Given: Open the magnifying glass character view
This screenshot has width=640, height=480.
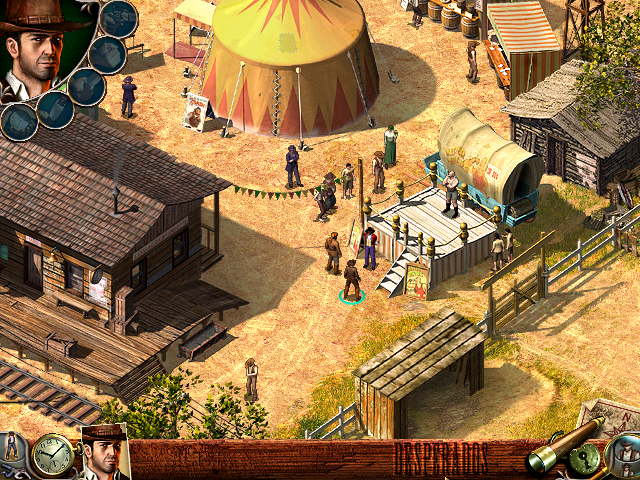Looking at the screenshot, I should tap(627, 456).
